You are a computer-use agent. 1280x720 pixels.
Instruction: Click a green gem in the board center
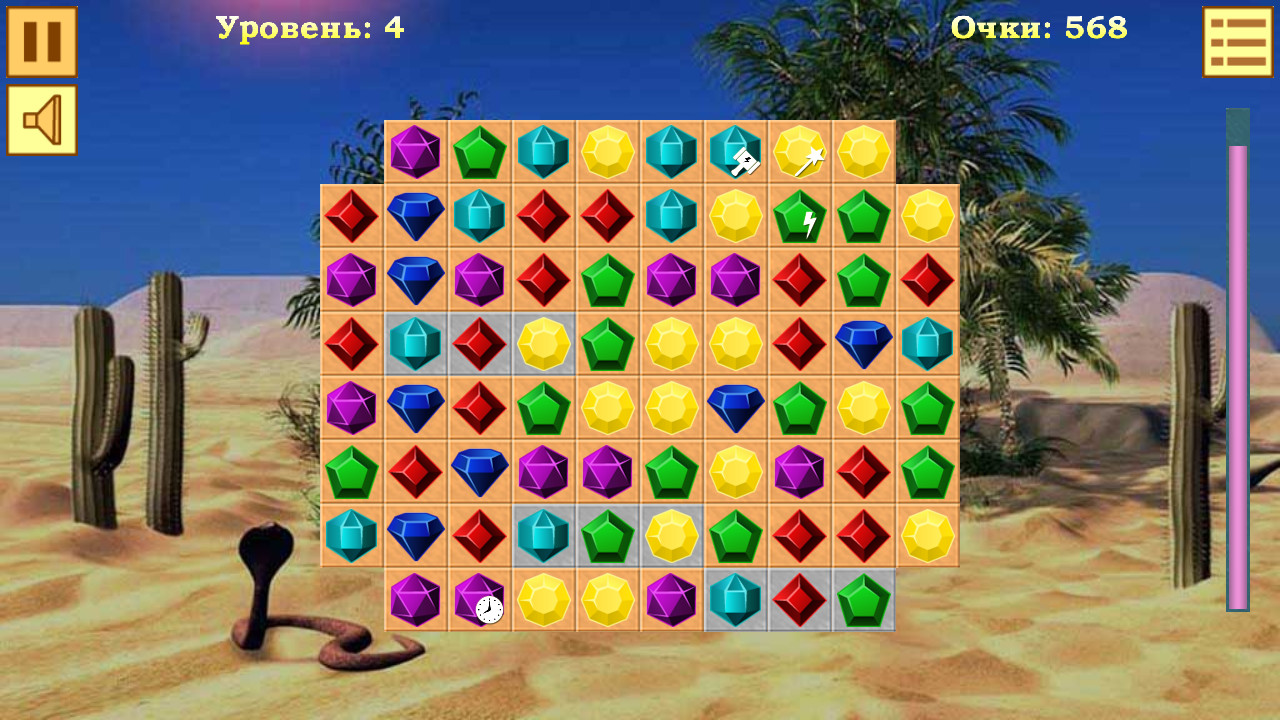point(673,472)
